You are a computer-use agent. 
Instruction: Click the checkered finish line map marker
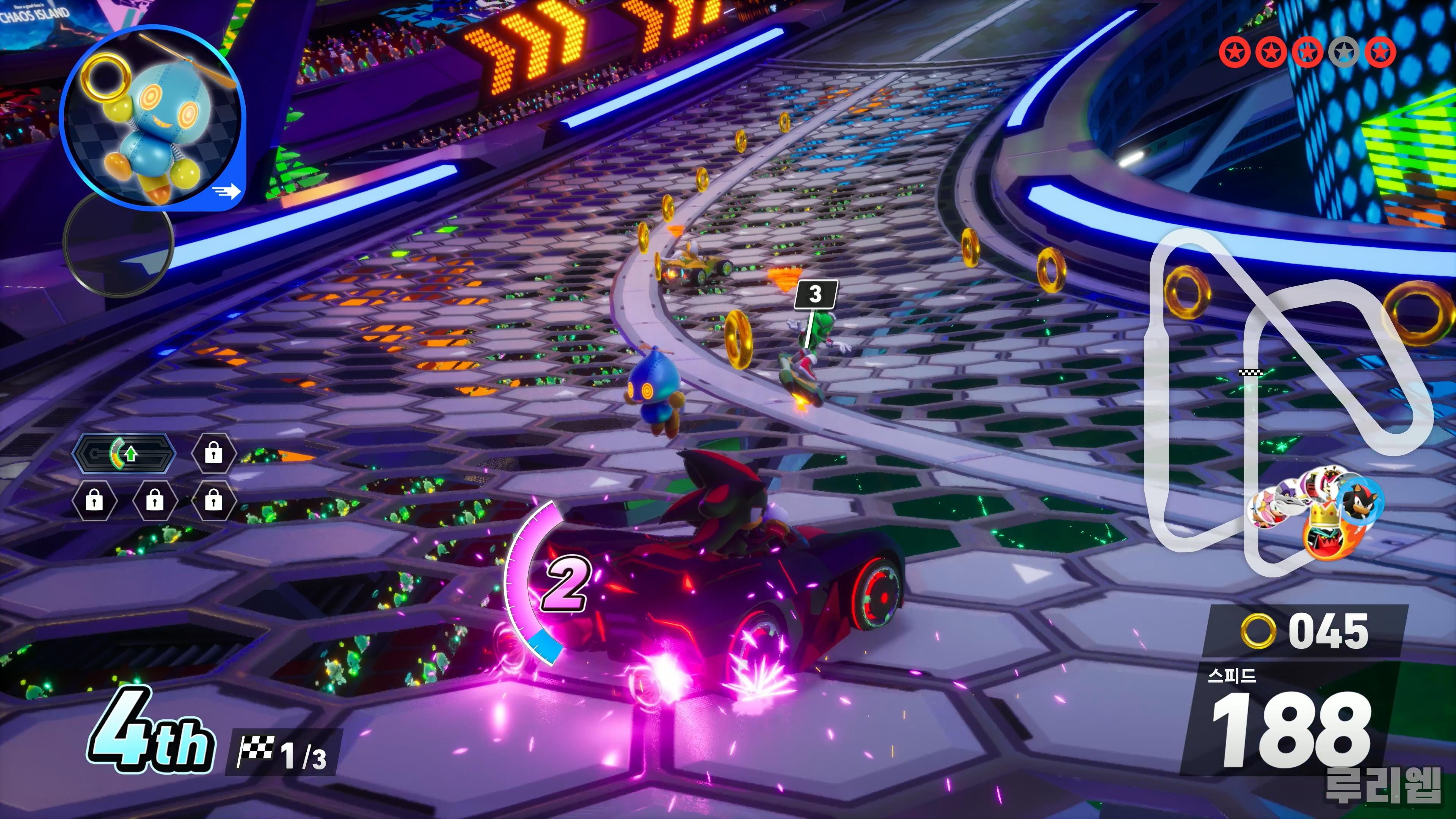(x=1250, y=372)
